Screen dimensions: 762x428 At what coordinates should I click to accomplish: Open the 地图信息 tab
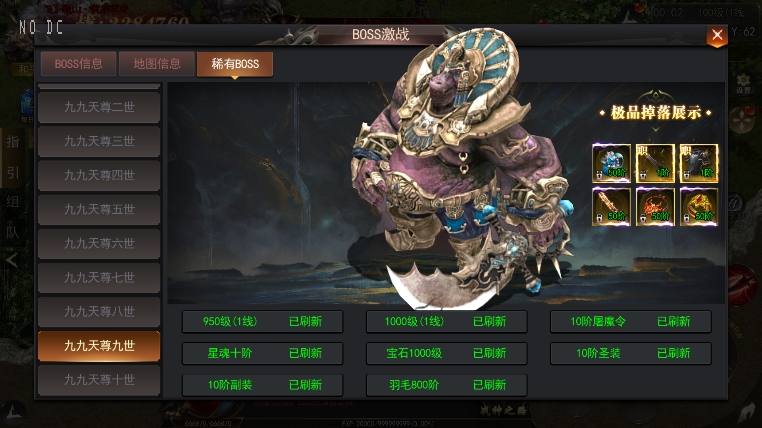(156, 64)
